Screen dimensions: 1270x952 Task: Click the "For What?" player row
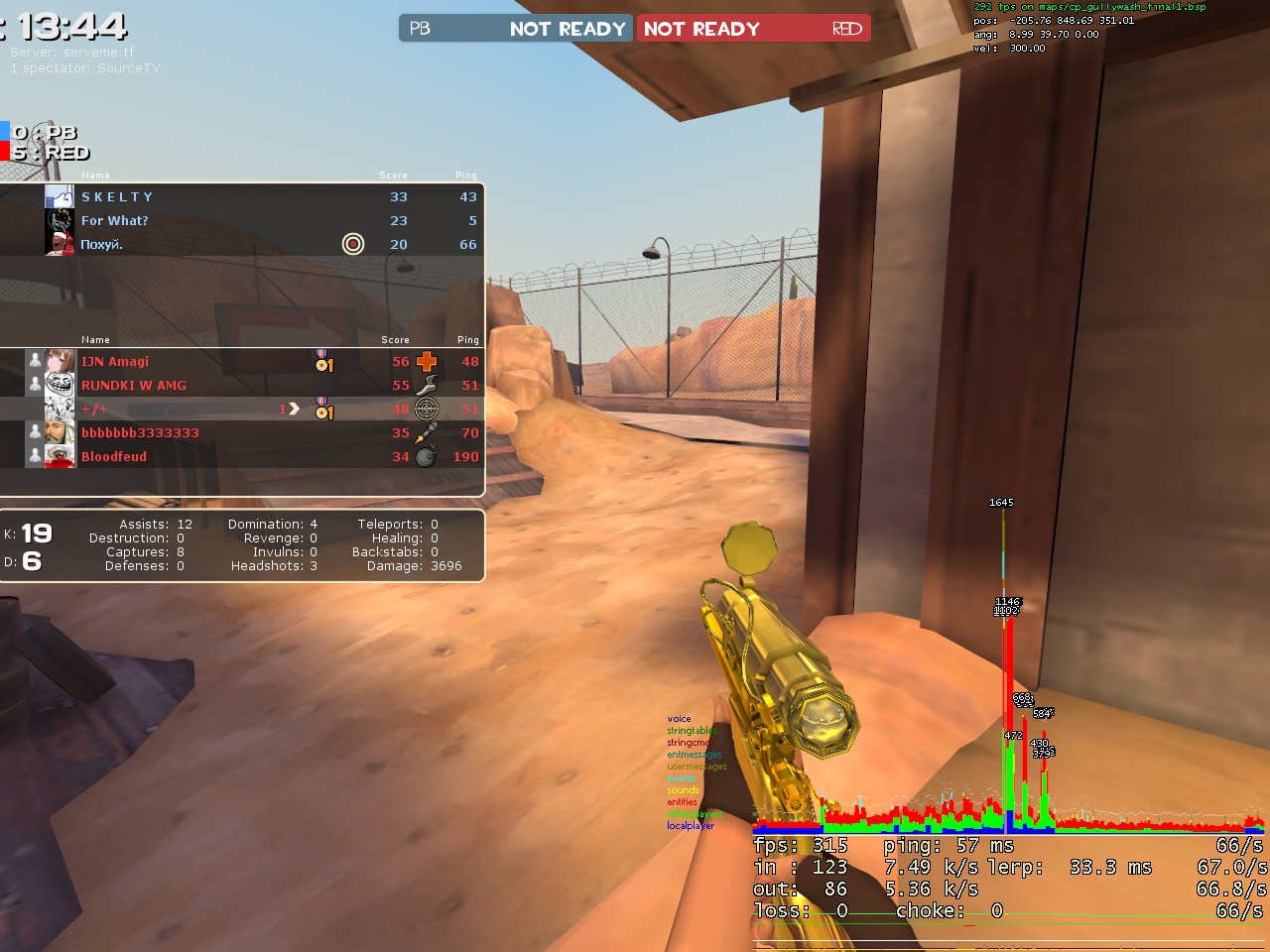pyautogui.click(x=115, y=221)
